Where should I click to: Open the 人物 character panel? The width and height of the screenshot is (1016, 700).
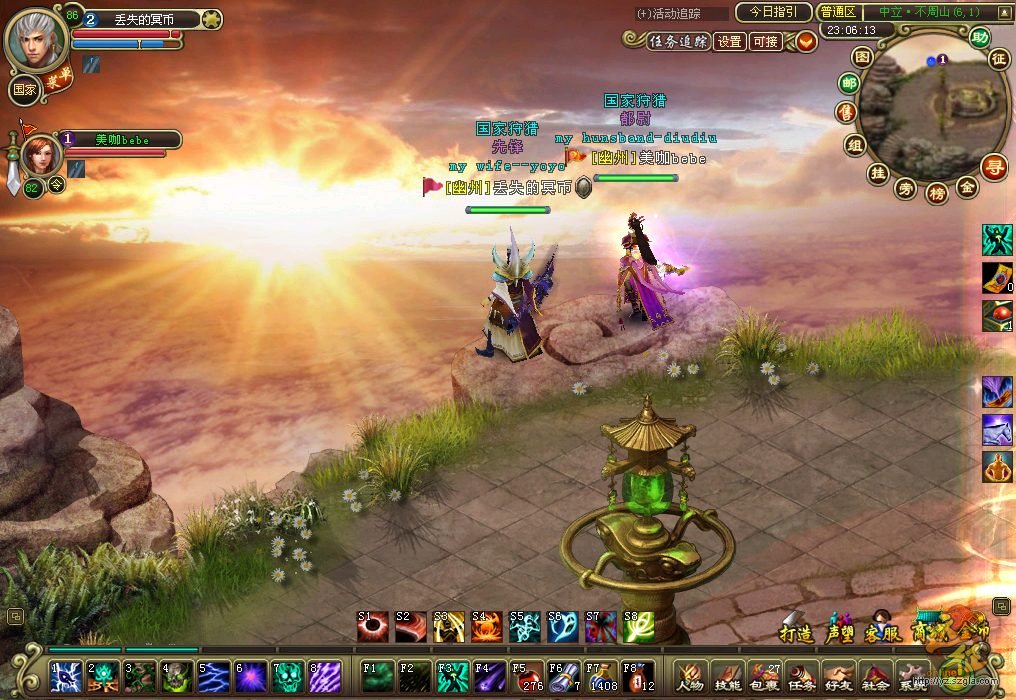click(688, 676)
